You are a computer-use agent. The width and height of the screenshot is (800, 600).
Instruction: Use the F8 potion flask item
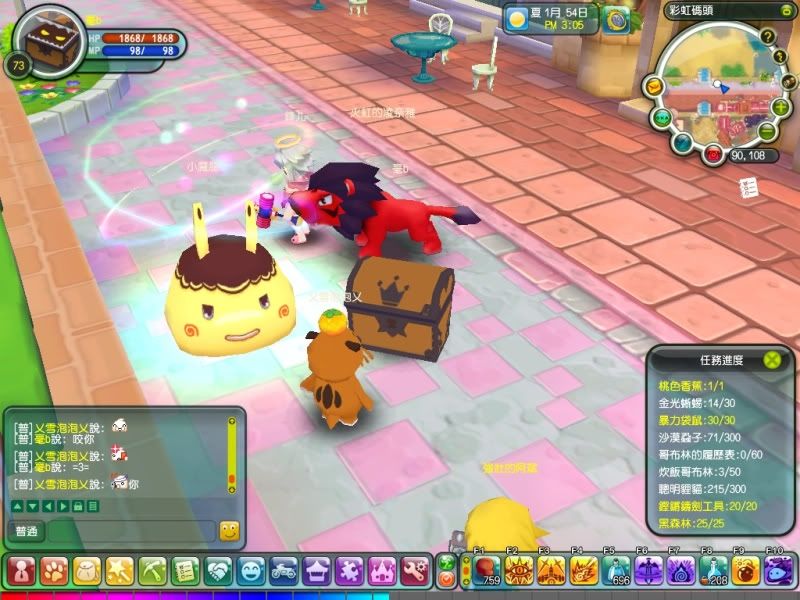tap(714, 570)
